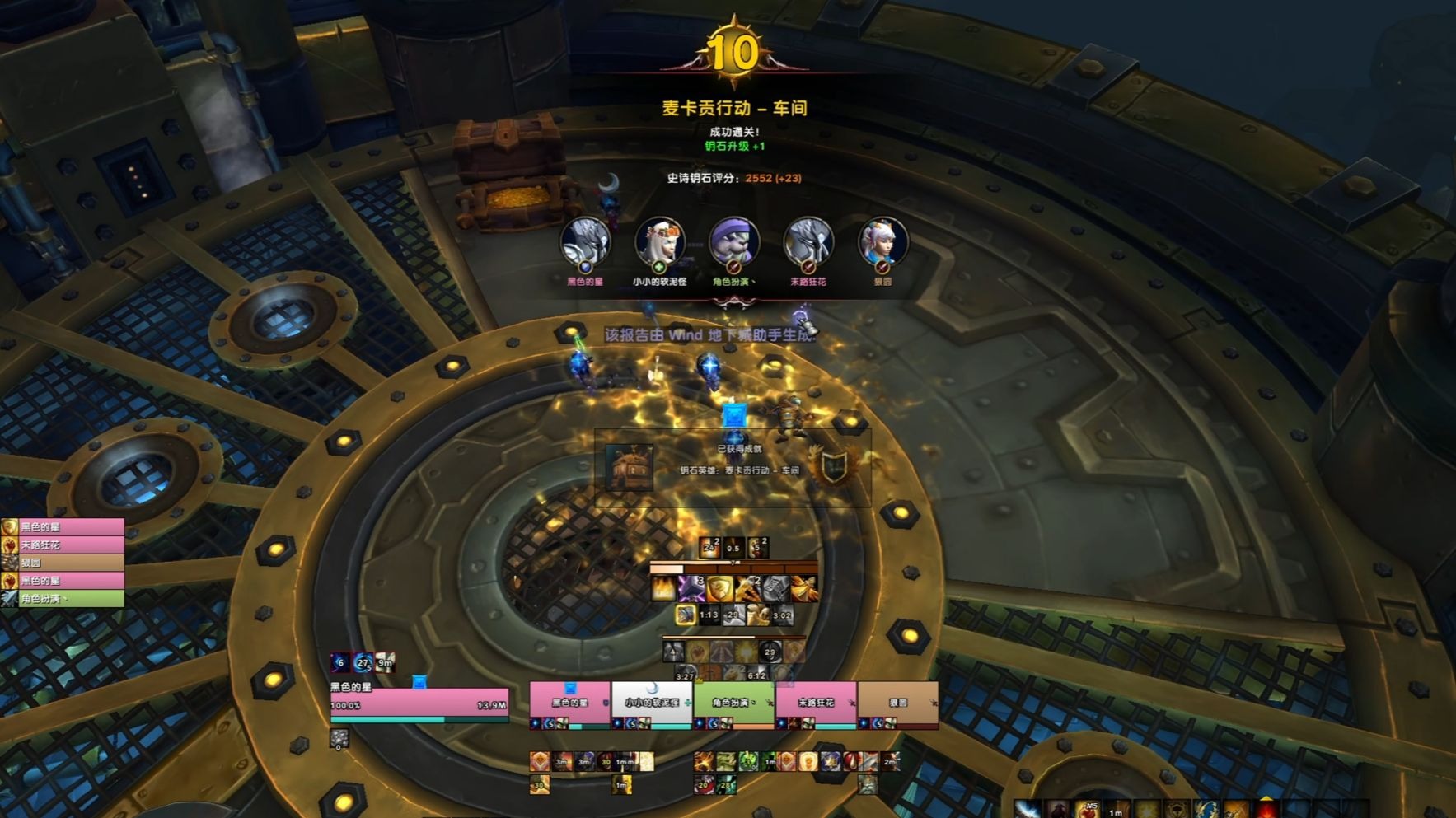The image size is (1456, 818).
Task: Open the 钥石英雄 achievement earned popup
Action: tap(733, 467)
